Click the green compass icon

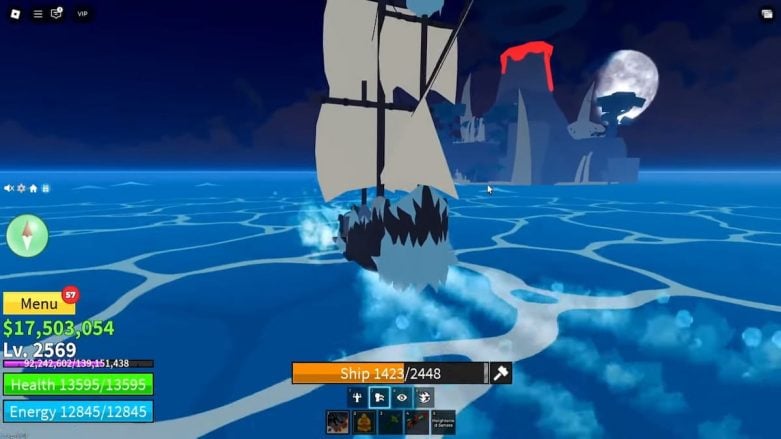point(27,236)
